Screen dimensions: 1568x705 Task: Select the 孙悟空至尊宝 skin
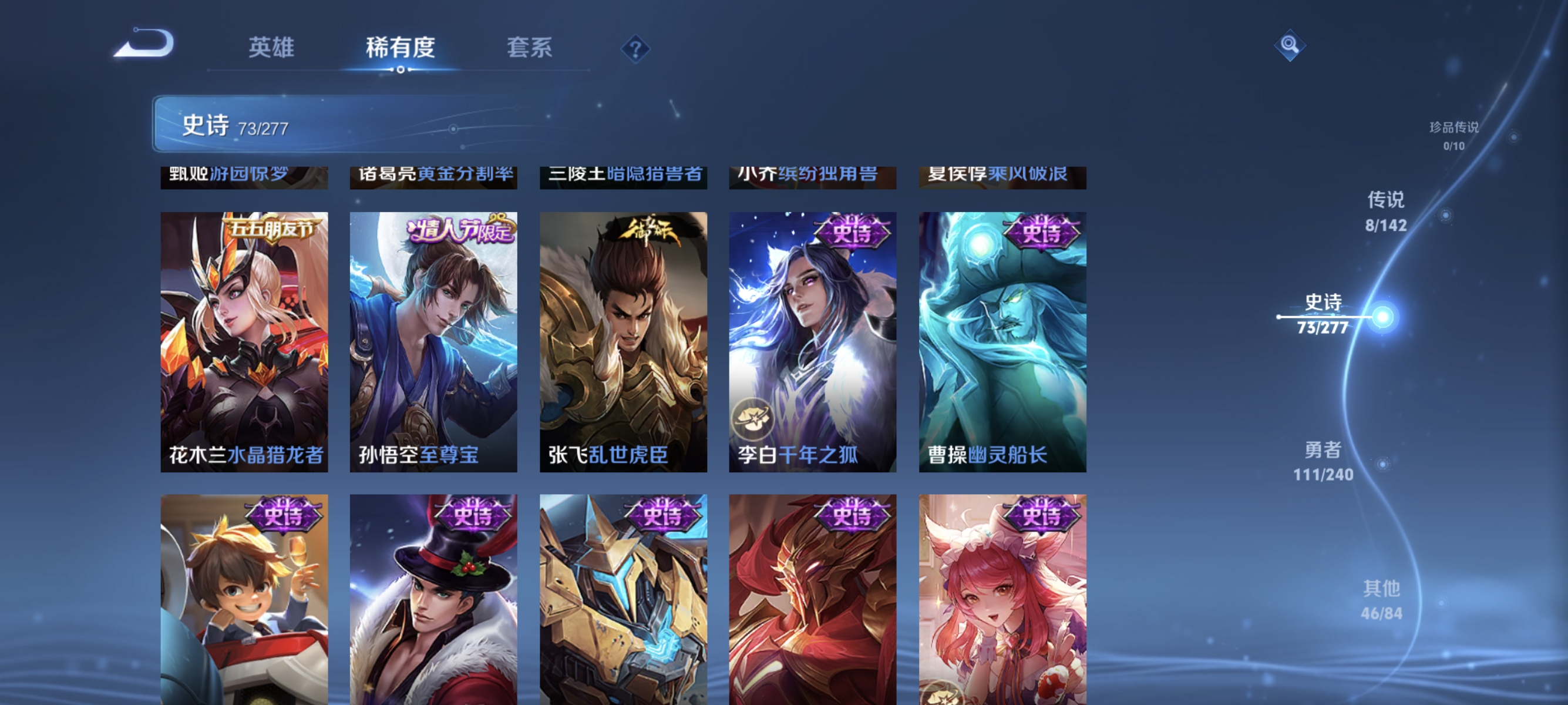tap(433, 341)
